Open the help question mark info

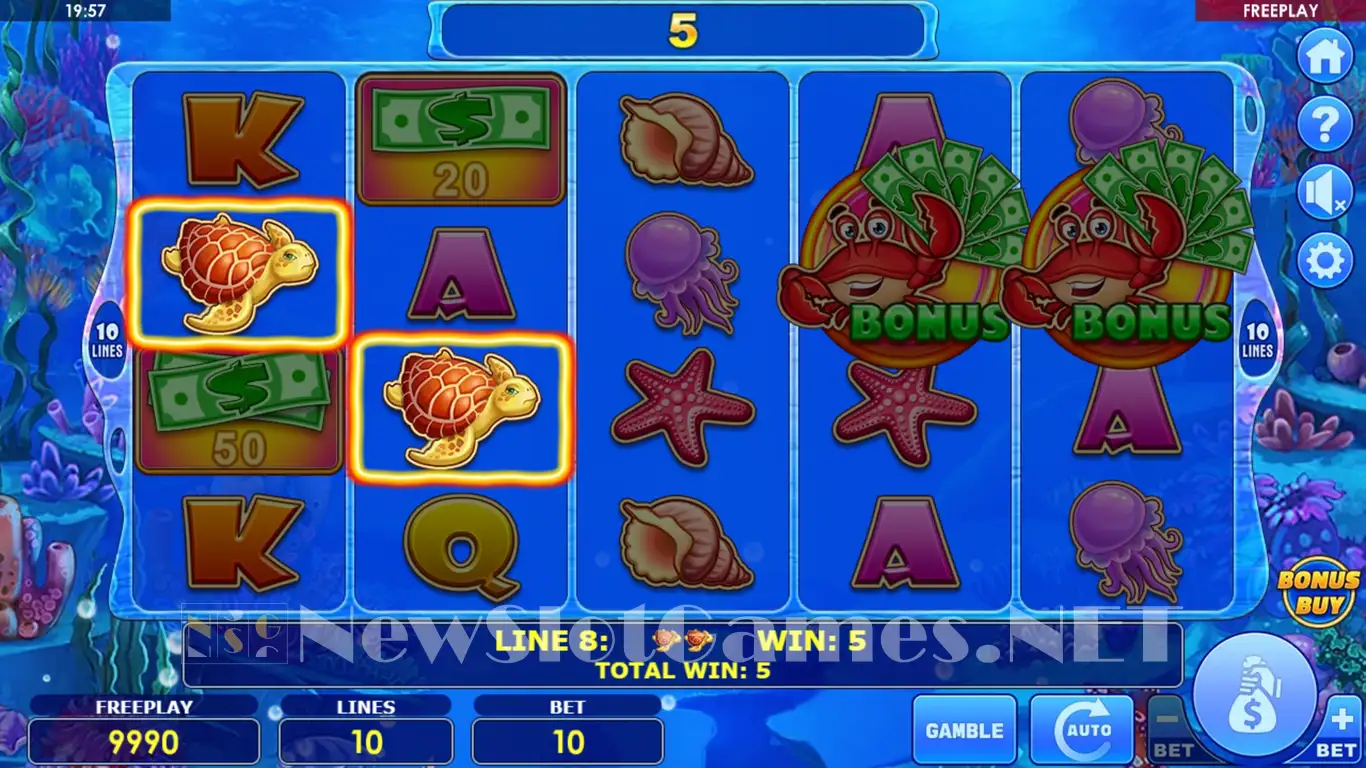1325,126
